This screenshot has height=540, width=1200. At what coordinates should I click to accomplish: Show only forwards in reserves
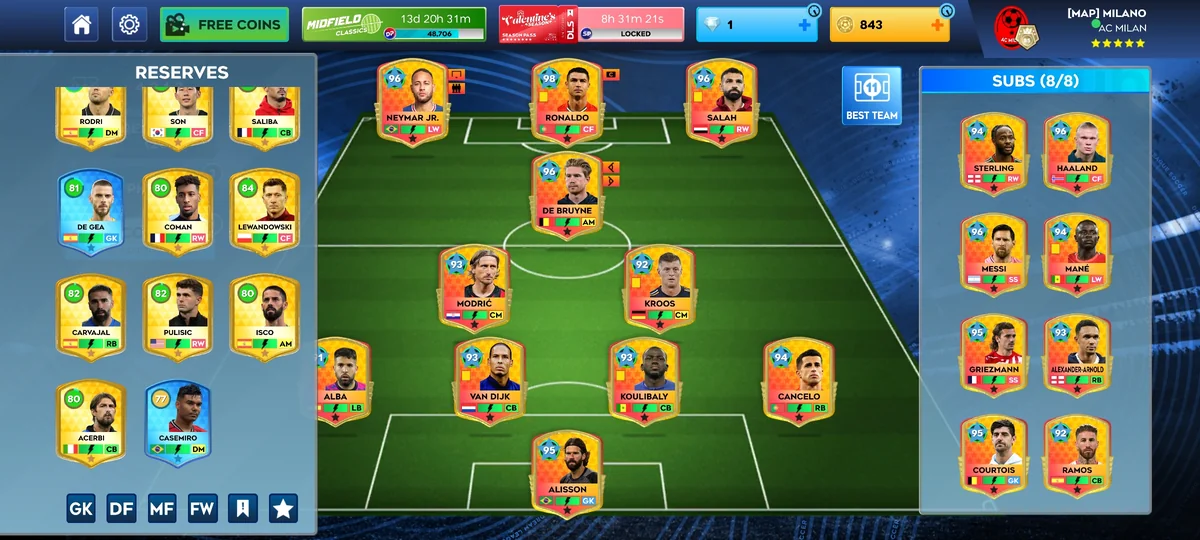click(x=202, y=508)
